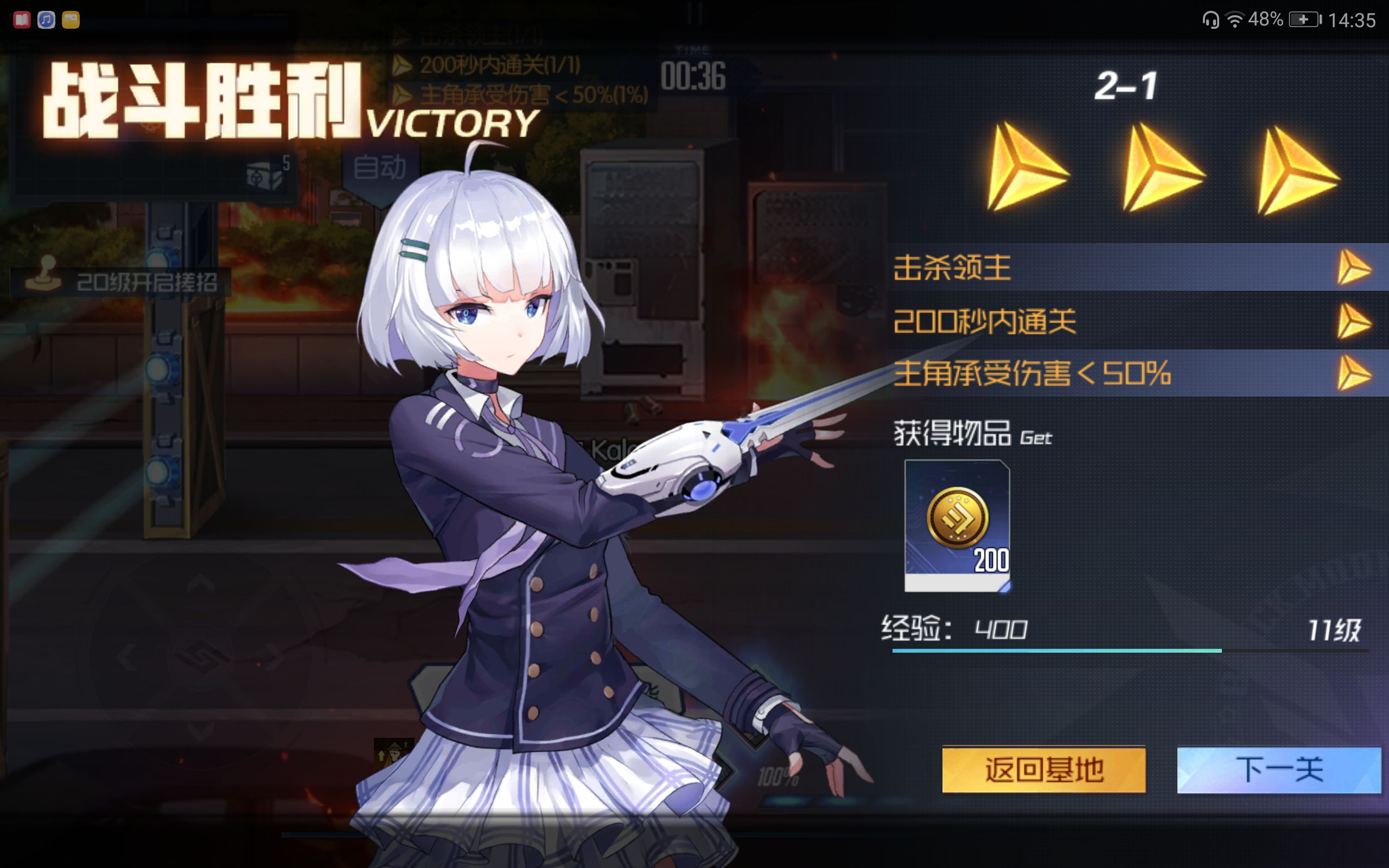Tap the pause bars at top center
The image size is (1389, 868).
694,14
